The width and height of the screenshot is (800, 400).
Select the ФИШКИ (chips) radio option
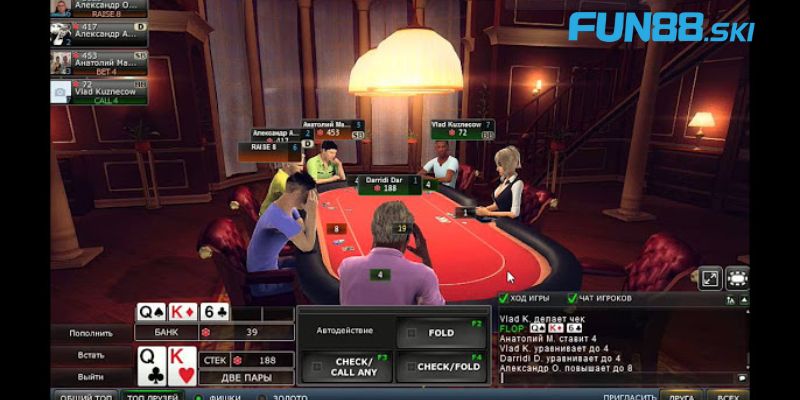tap(198, 395)
